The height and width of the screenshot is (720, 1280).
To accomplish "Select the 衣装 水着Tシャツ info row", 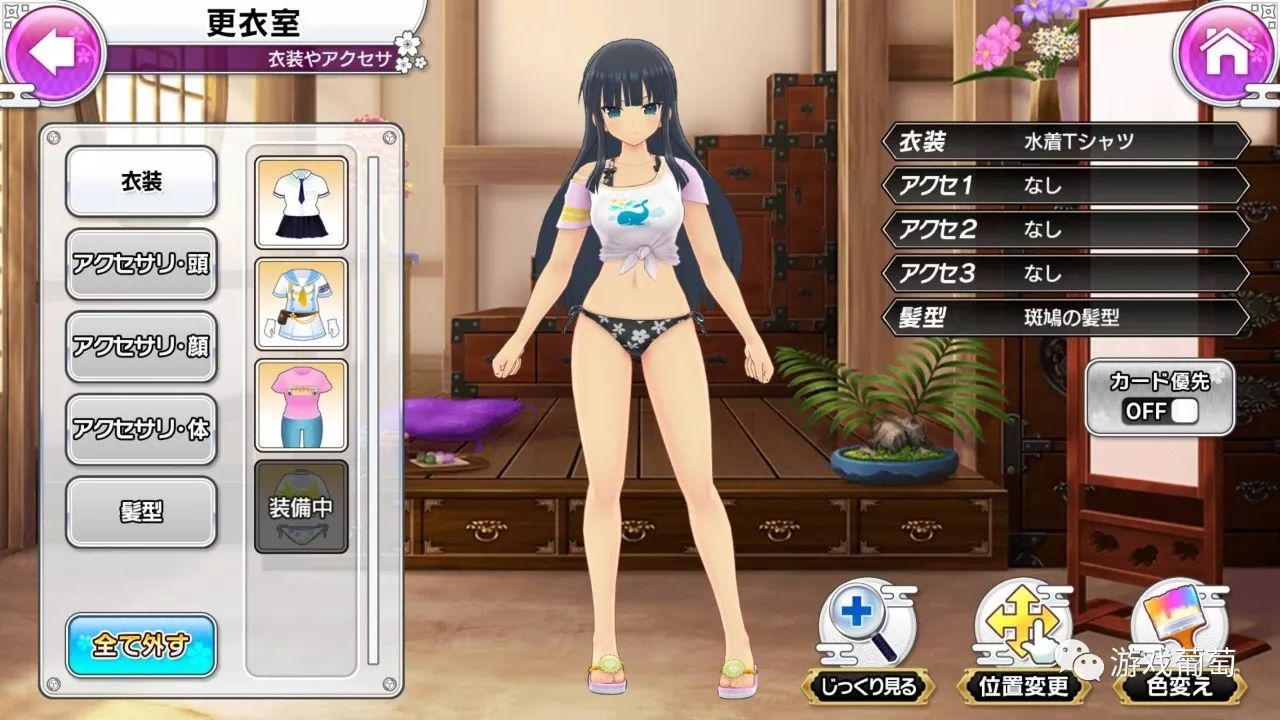I will pyautogui.click(x=1066, y=141).
